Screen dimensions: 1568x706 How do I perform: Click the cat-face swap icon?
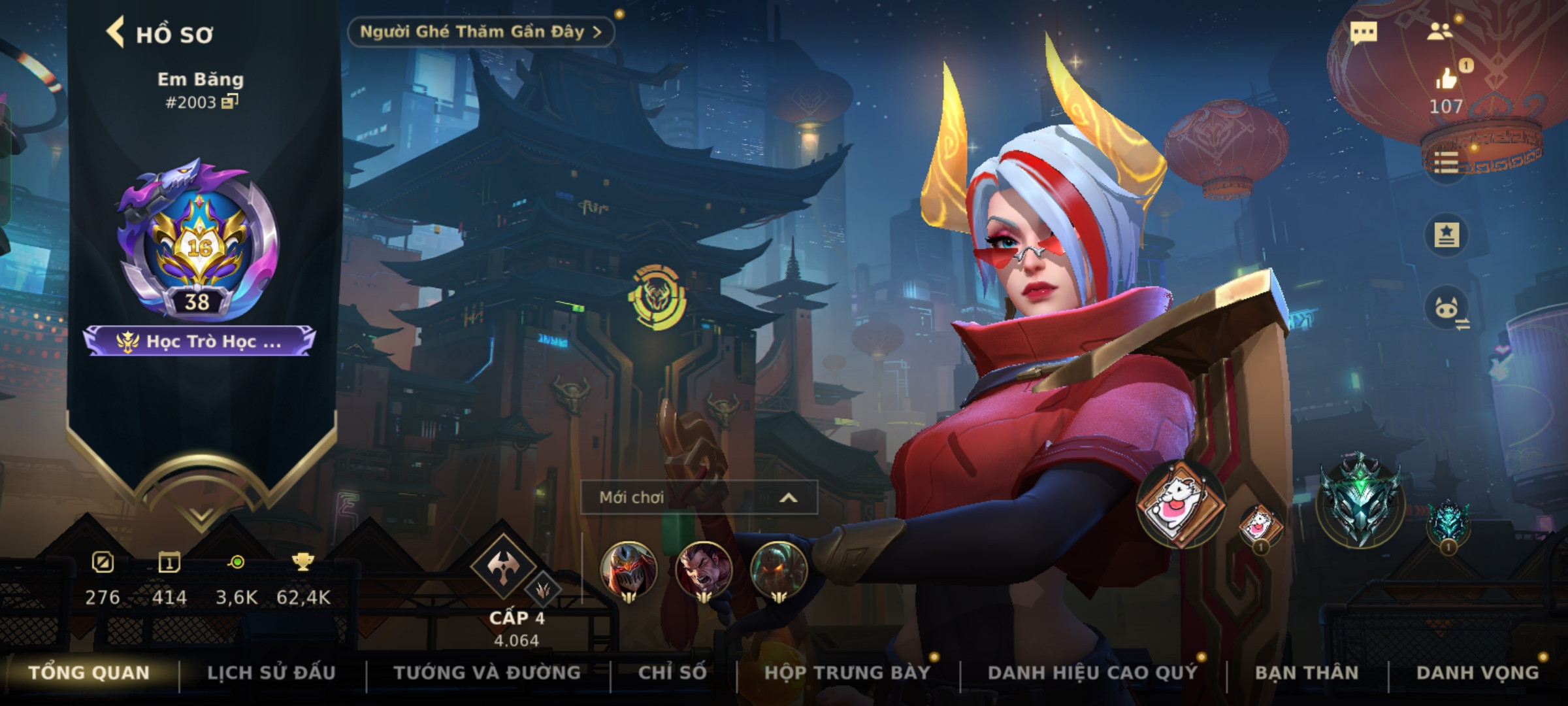pos(1446,307)
